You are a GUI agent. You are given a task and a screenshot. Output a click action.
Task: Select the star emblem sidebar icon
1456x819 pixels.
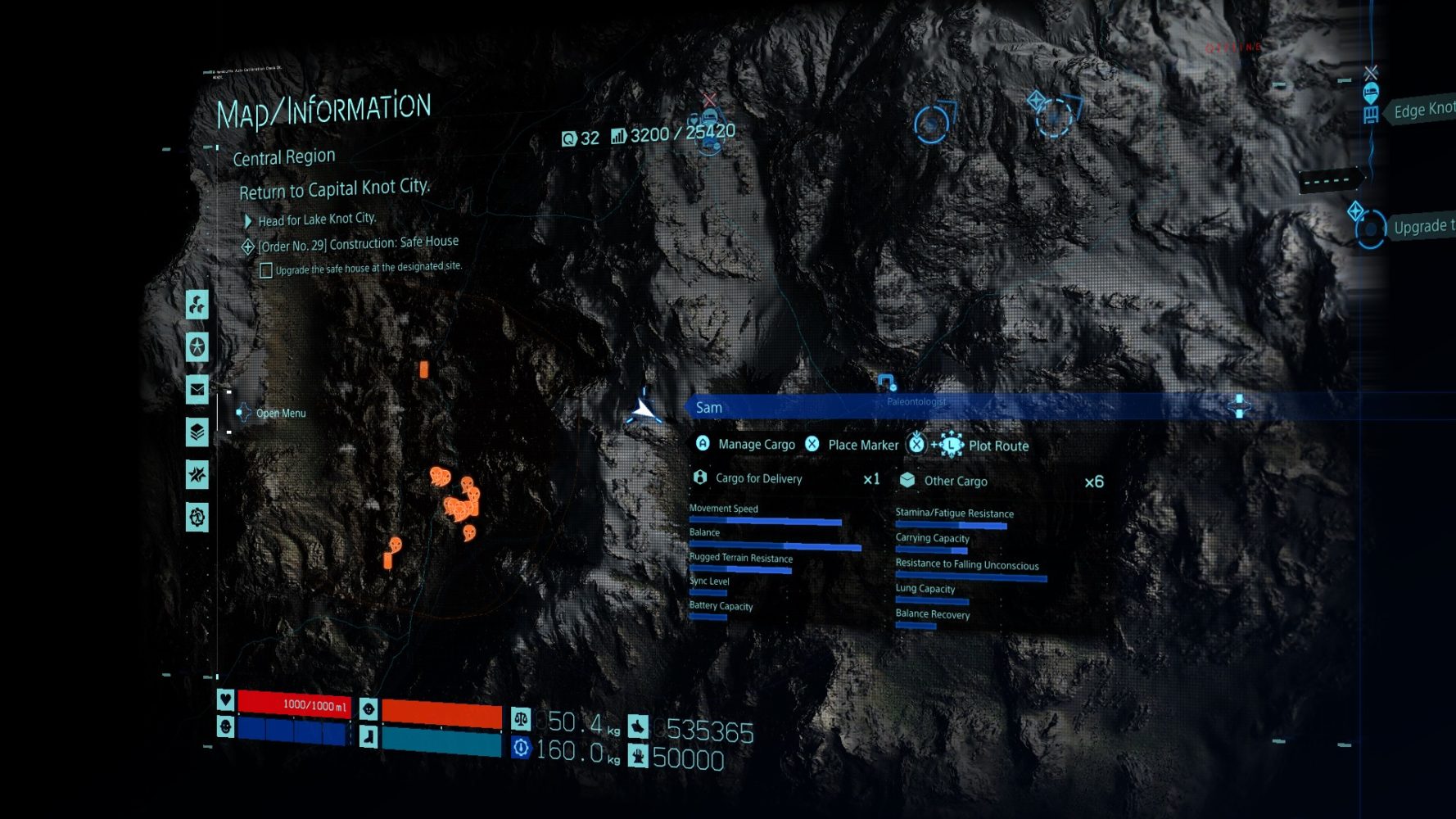pos(197,347)
